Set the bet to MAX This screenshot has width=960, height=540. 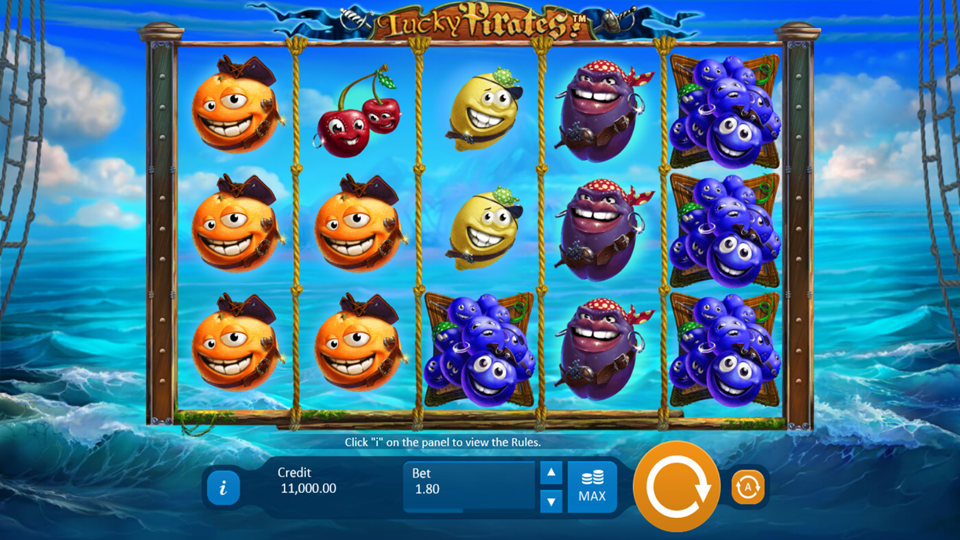coord(592,487)
